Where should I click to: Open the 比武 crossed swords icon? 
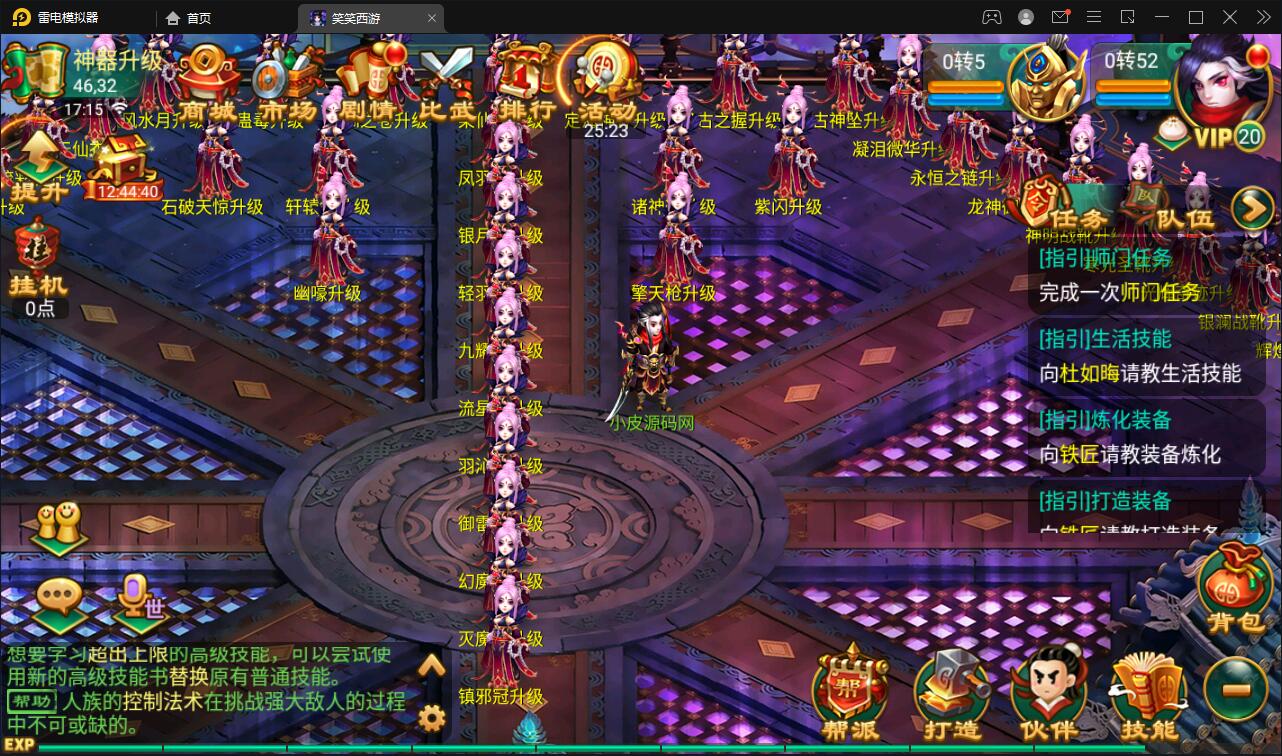445,80
